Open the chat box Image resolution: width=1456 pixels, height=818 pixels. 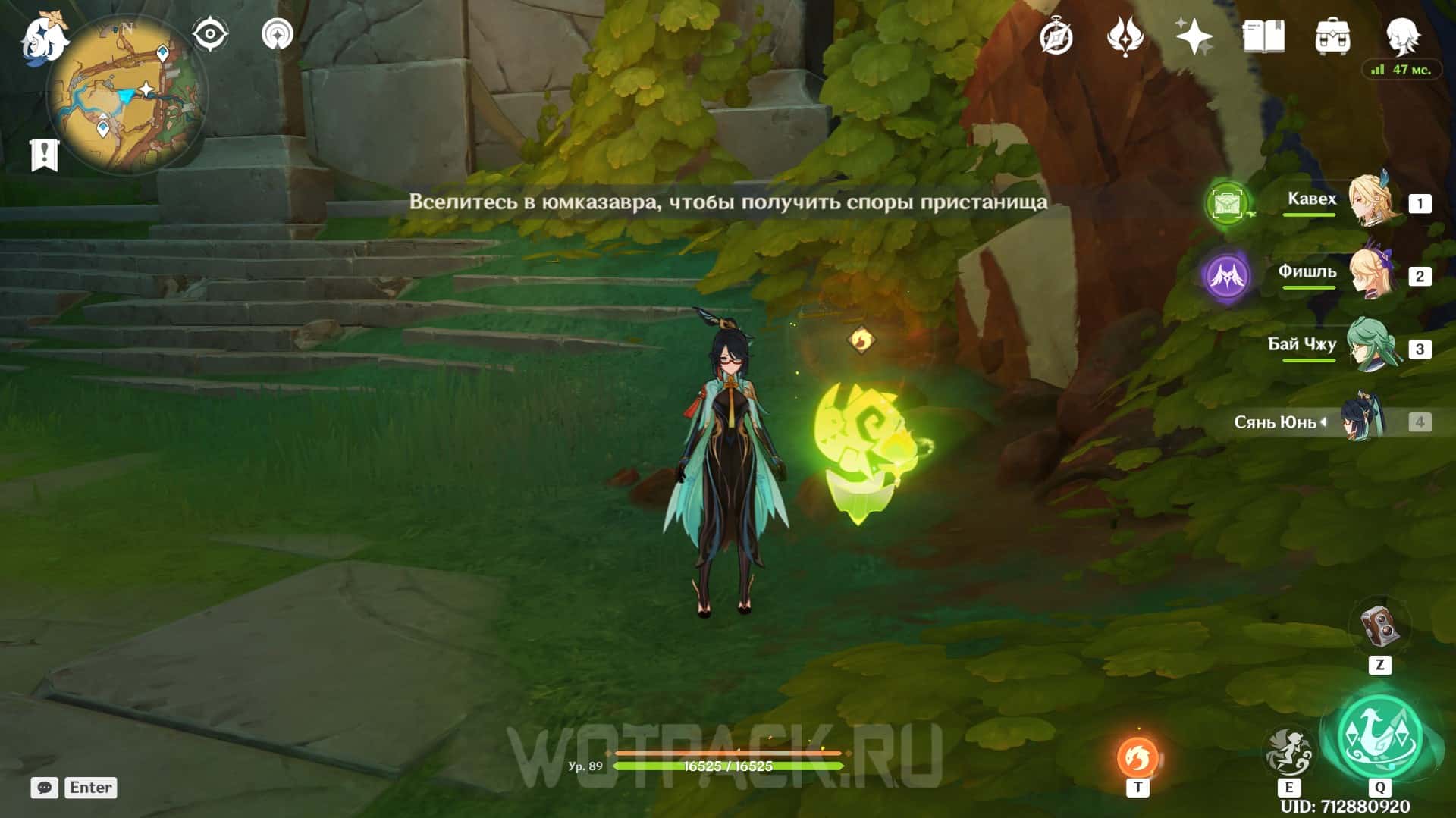point(44,788)
